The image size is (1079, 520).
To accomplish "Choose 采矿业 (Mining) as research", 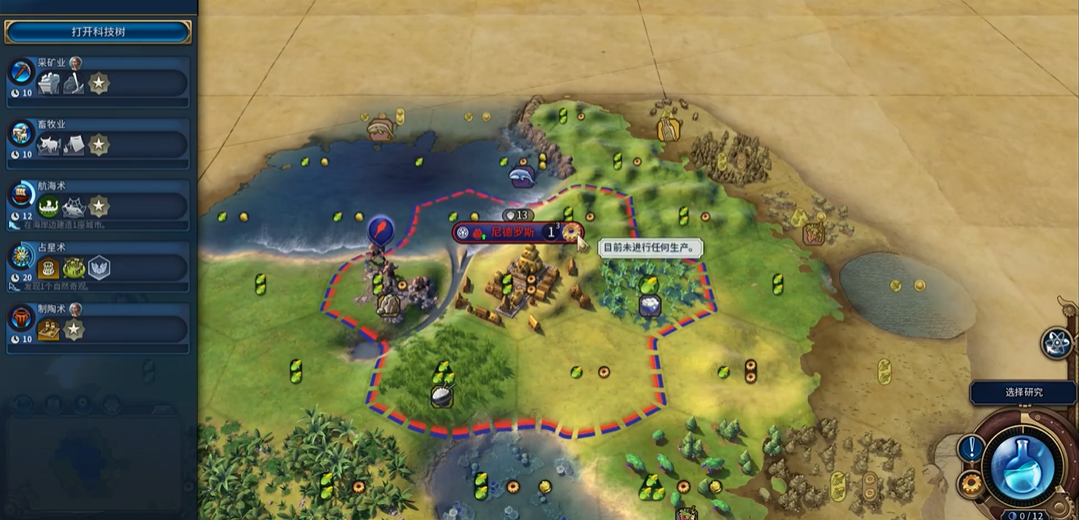I will pyautogui.click(x=97, y=81).
